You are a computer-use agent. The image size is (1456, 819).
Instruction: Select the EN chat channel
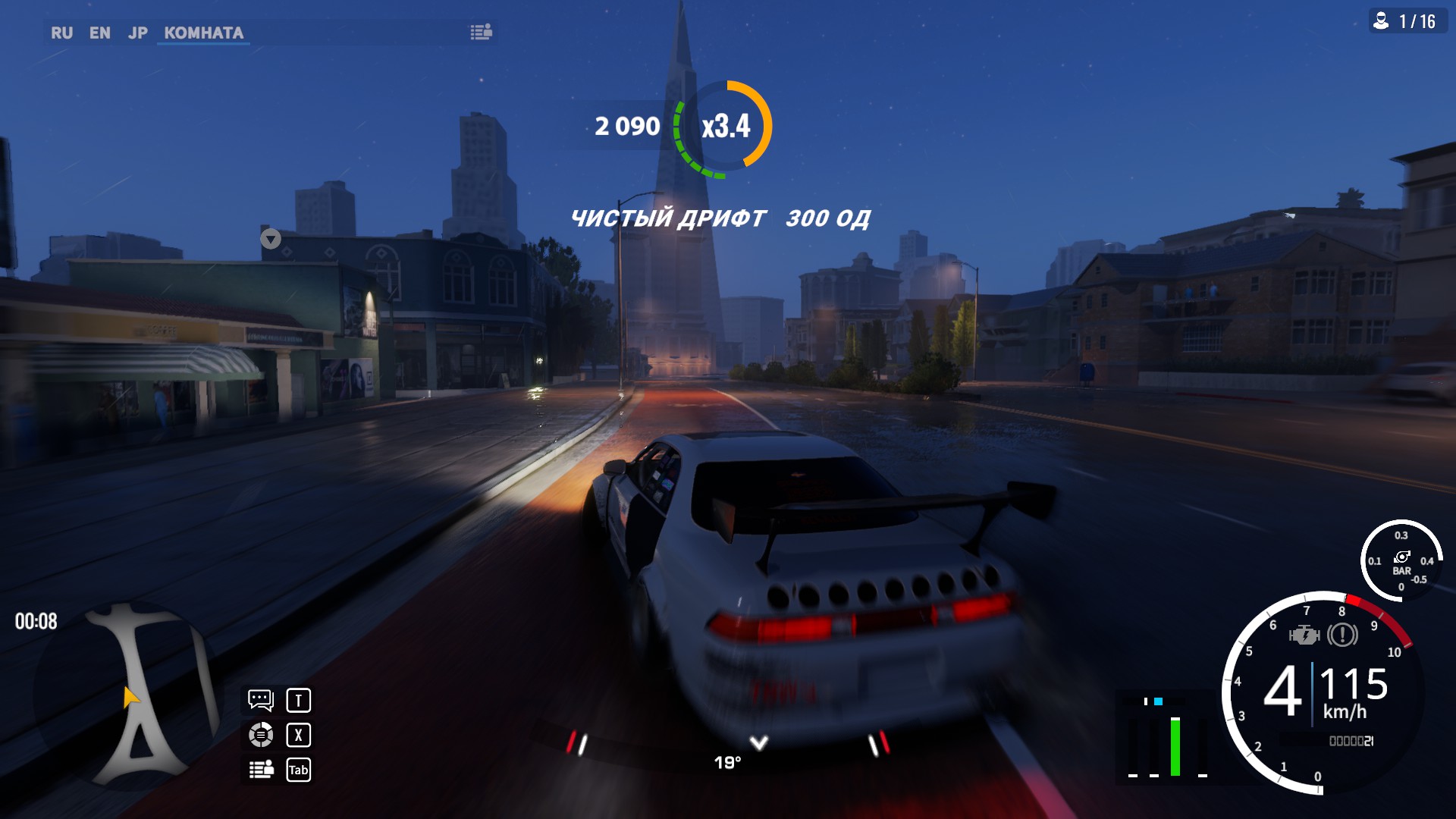[x=99, y=33]
